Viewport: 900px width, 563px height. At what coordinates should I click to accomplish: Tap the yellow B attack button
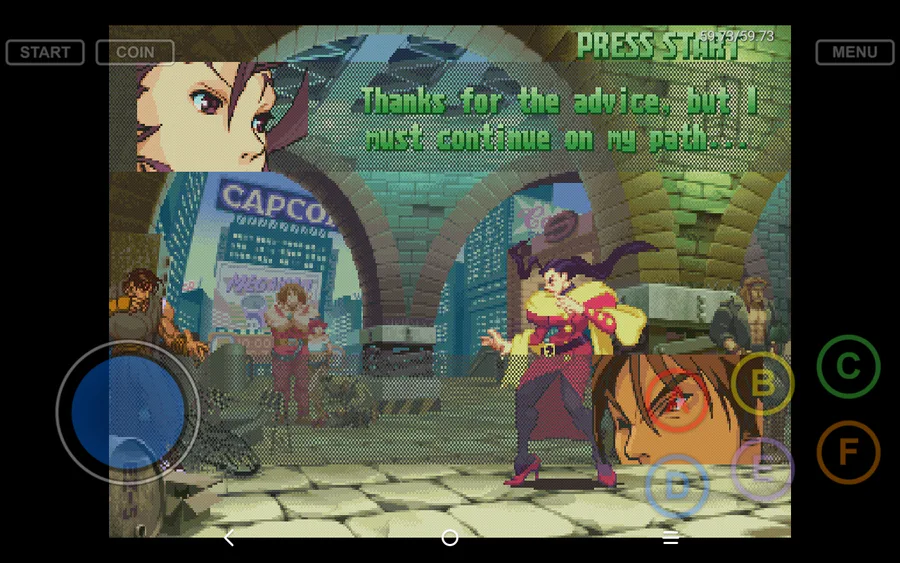pos(762,383)
